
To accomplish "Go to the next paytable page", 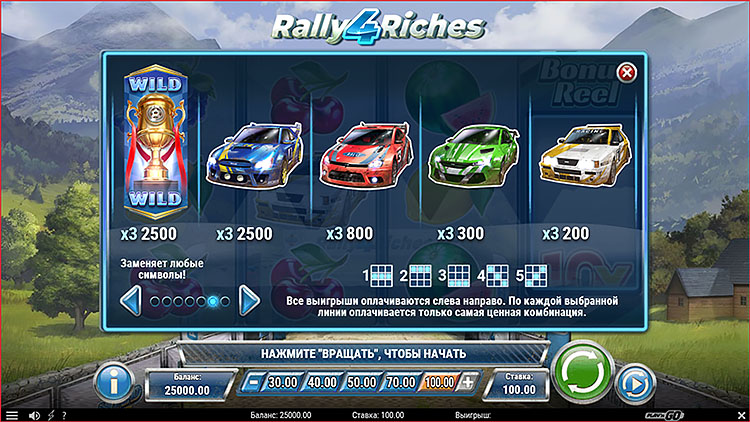I will click(250, 300).
